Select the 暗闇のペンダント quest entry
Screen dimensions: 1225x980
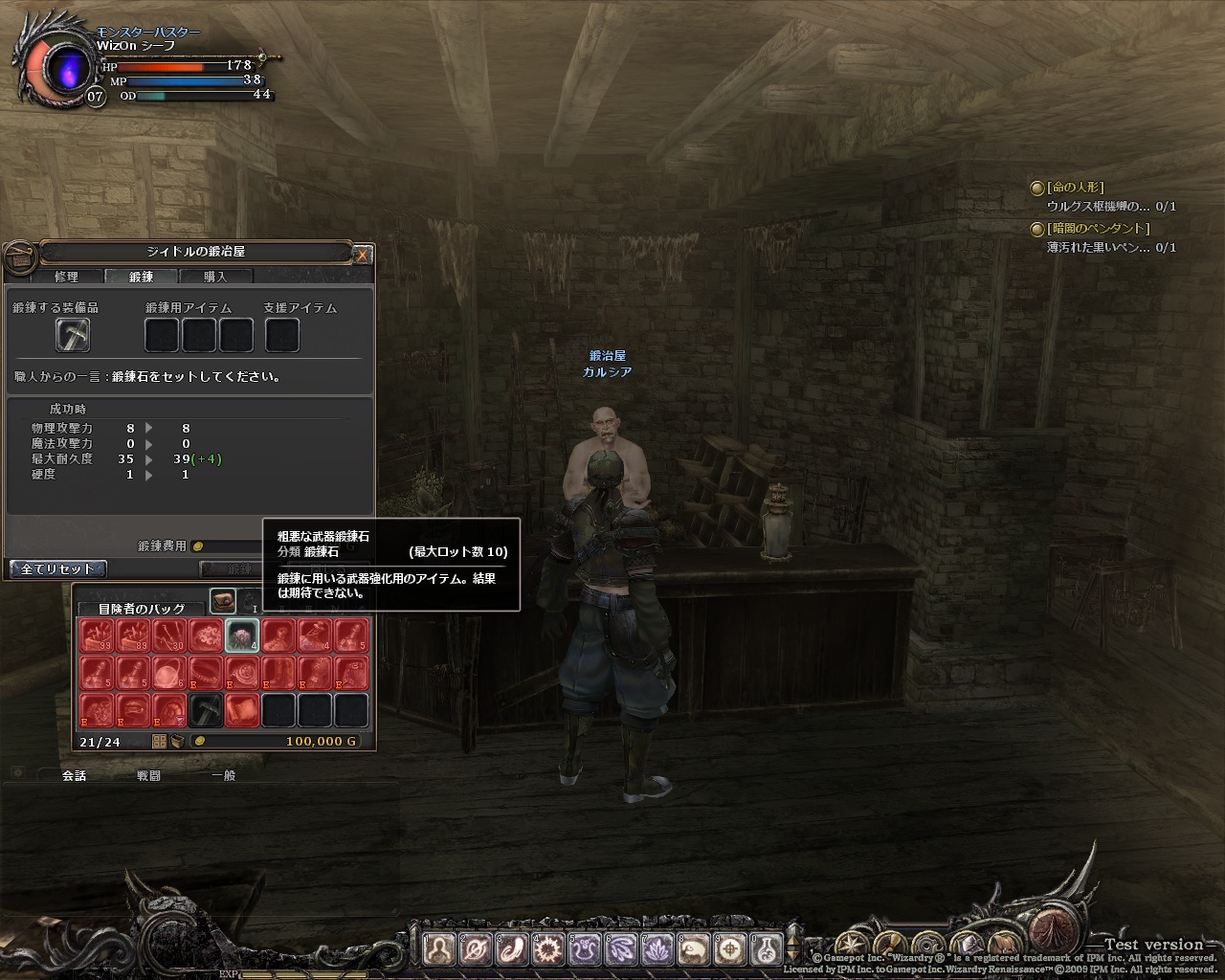[x=1098, y=229]
